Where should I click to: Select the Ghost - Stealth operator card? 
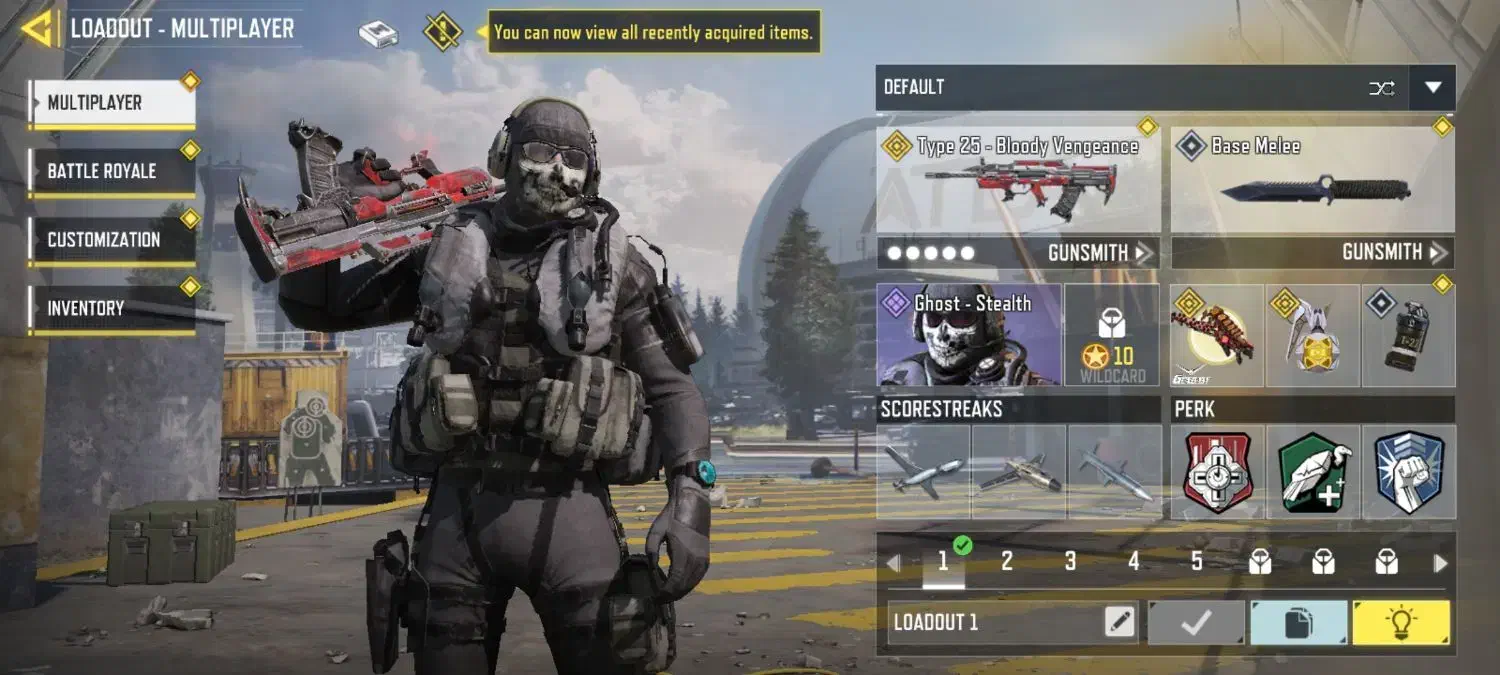pos(968,336)
